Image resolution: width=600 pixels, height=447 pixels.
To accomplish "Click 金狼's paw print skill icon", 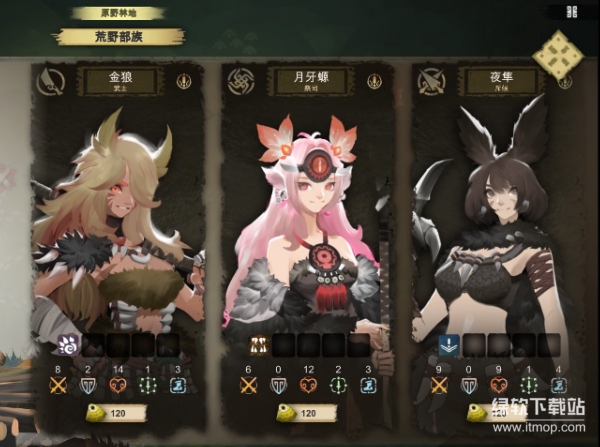I will click(x=68, y=347).
